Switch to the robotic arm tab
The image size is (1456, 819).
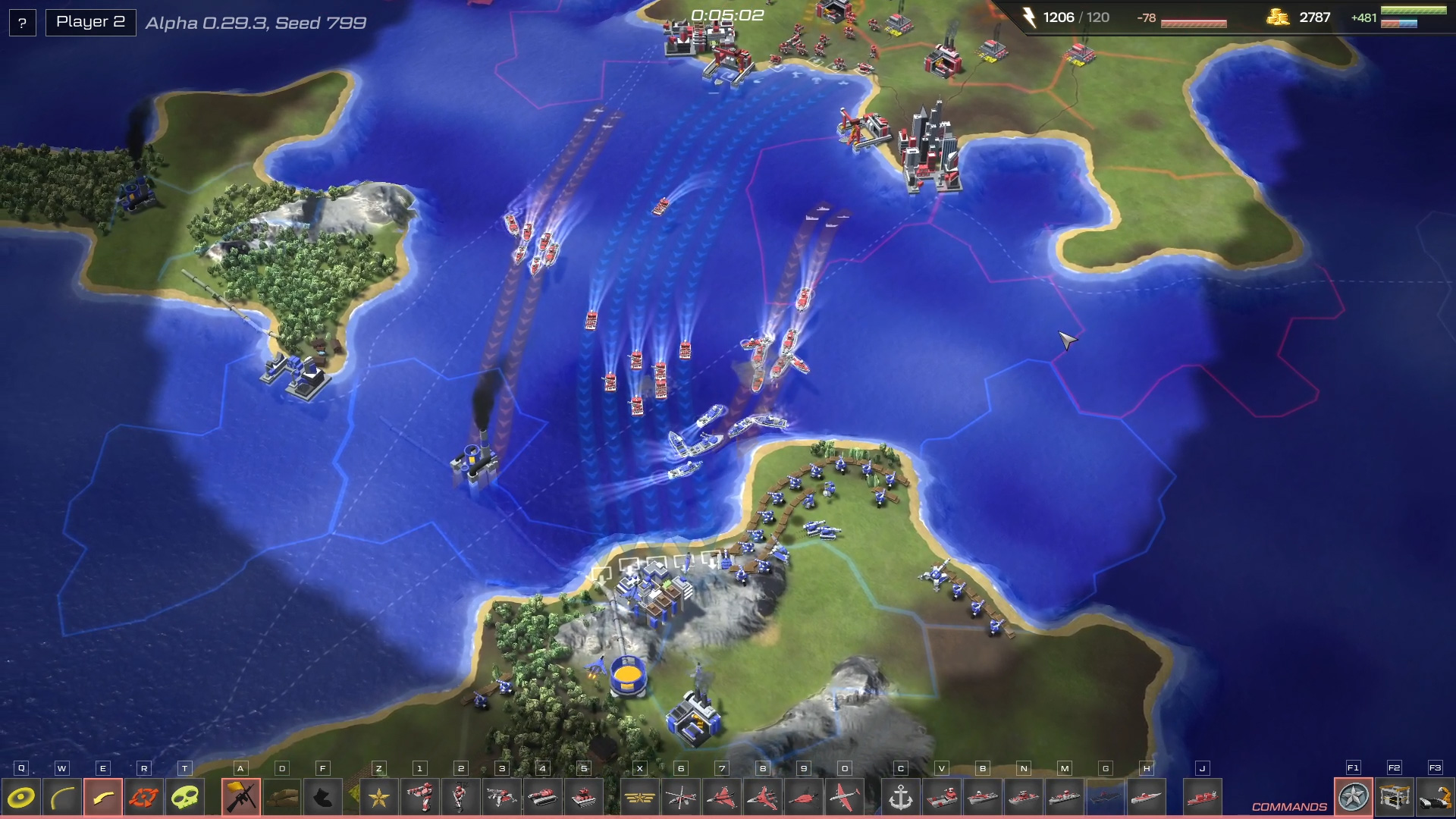pos(1436,798)
